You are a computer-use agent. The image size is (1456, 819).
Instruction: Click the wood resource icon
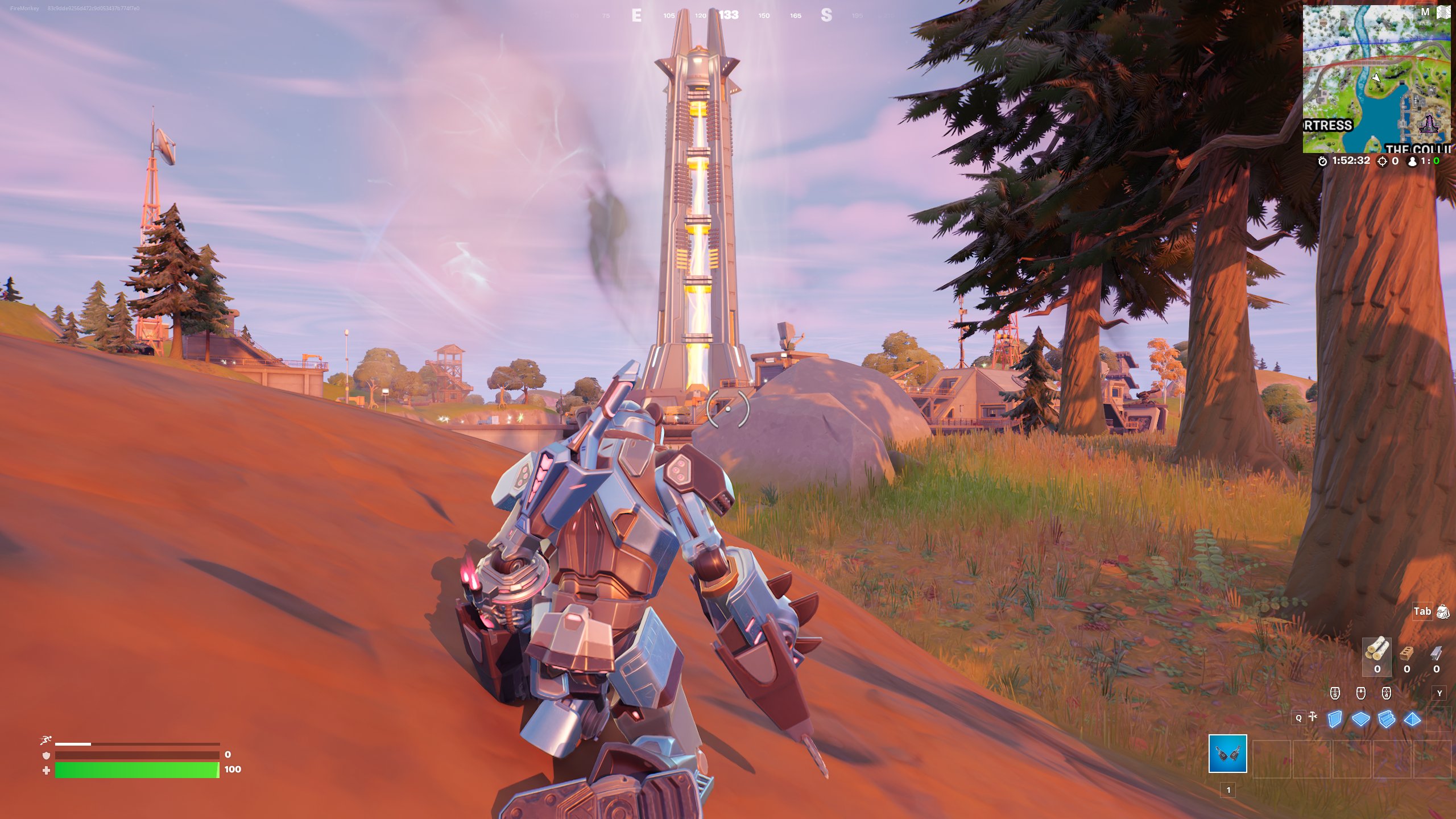coord(1378,650)
